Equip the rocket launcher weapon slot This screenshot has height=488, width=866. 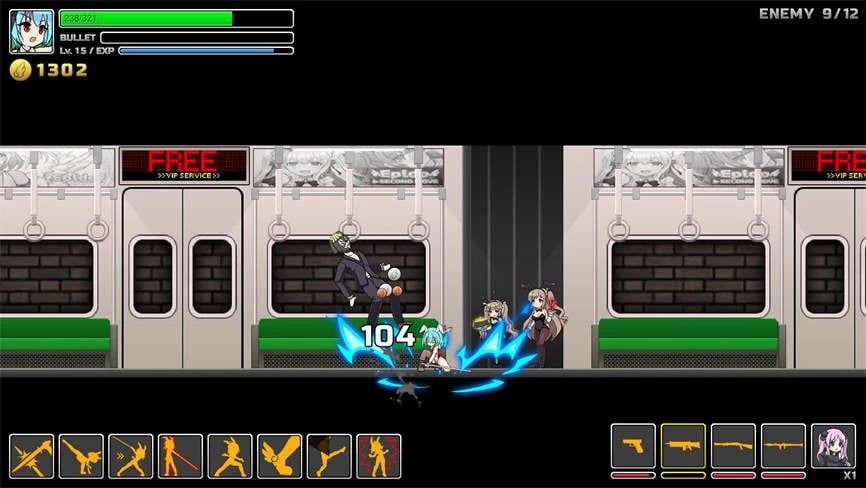coord(783,446)
